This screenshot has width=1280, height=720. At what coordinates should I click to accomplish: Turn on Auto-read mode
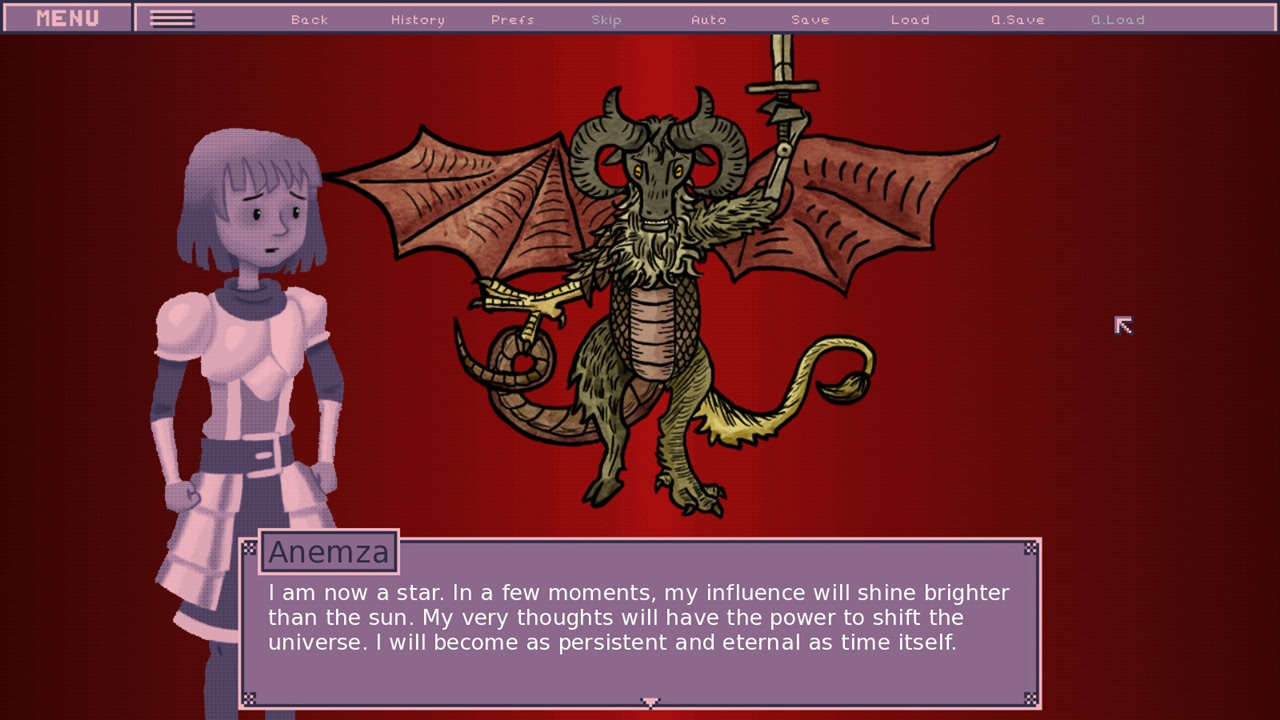click(x=709, y=18)
